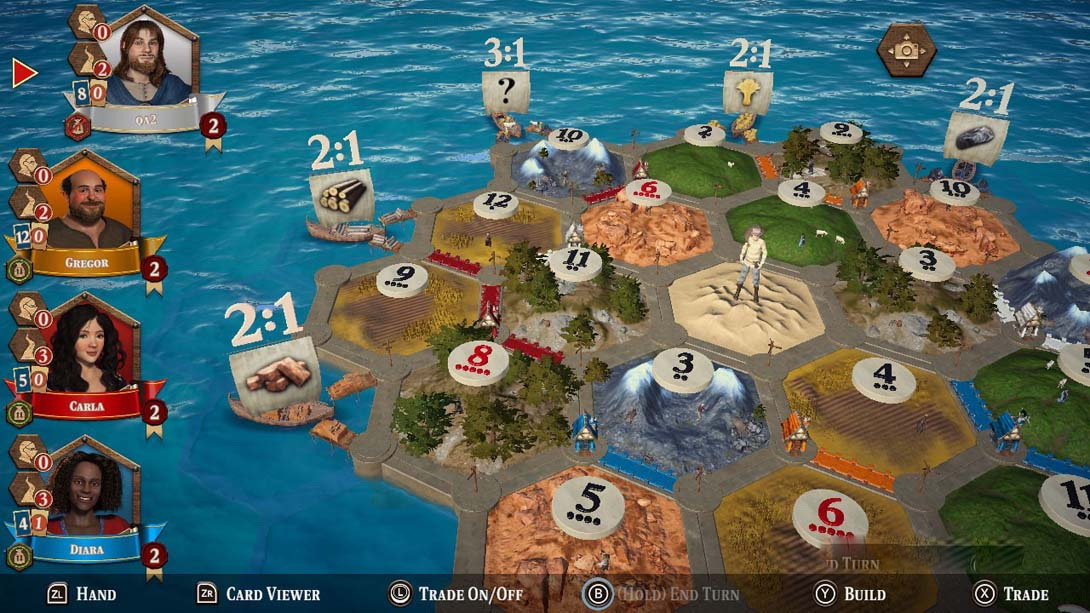Image resolution: width=1090 pixels, height=613 pixels.
Task: Choose the 2:1 lumber harbor flag
Action: click(x=341, y=194)
